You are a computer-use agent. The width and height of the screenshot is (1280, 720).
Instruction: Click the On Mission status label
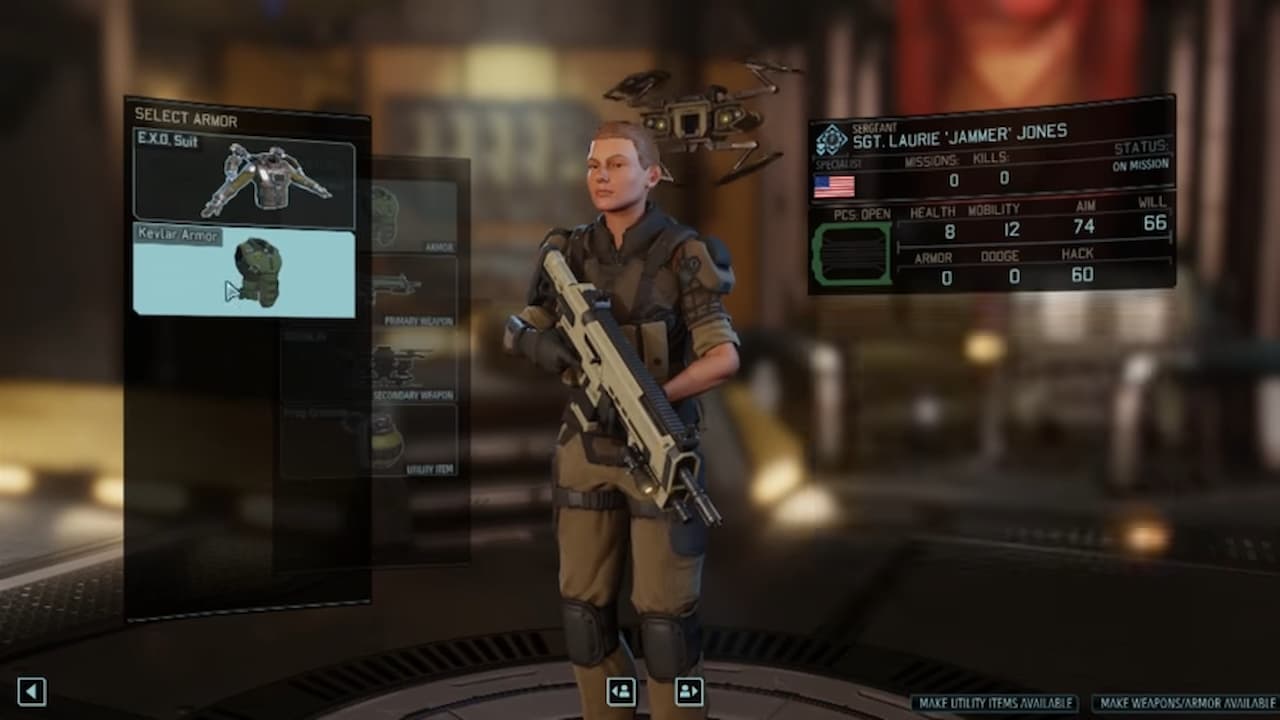[x=1141, y=165]
